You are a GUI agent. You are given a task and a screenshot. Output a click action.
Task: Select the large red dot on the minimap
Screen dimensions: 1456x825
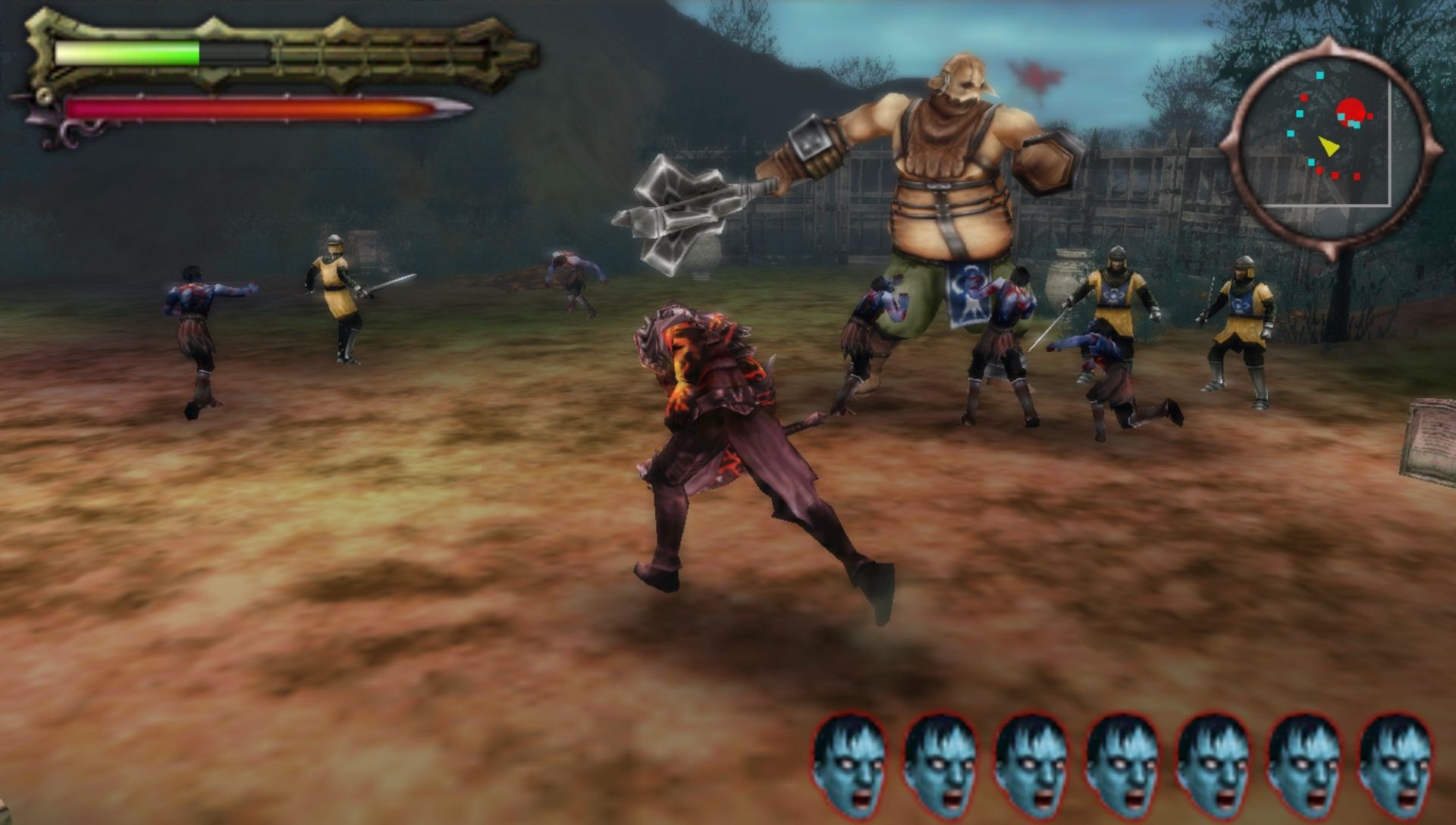point(1350,111)
